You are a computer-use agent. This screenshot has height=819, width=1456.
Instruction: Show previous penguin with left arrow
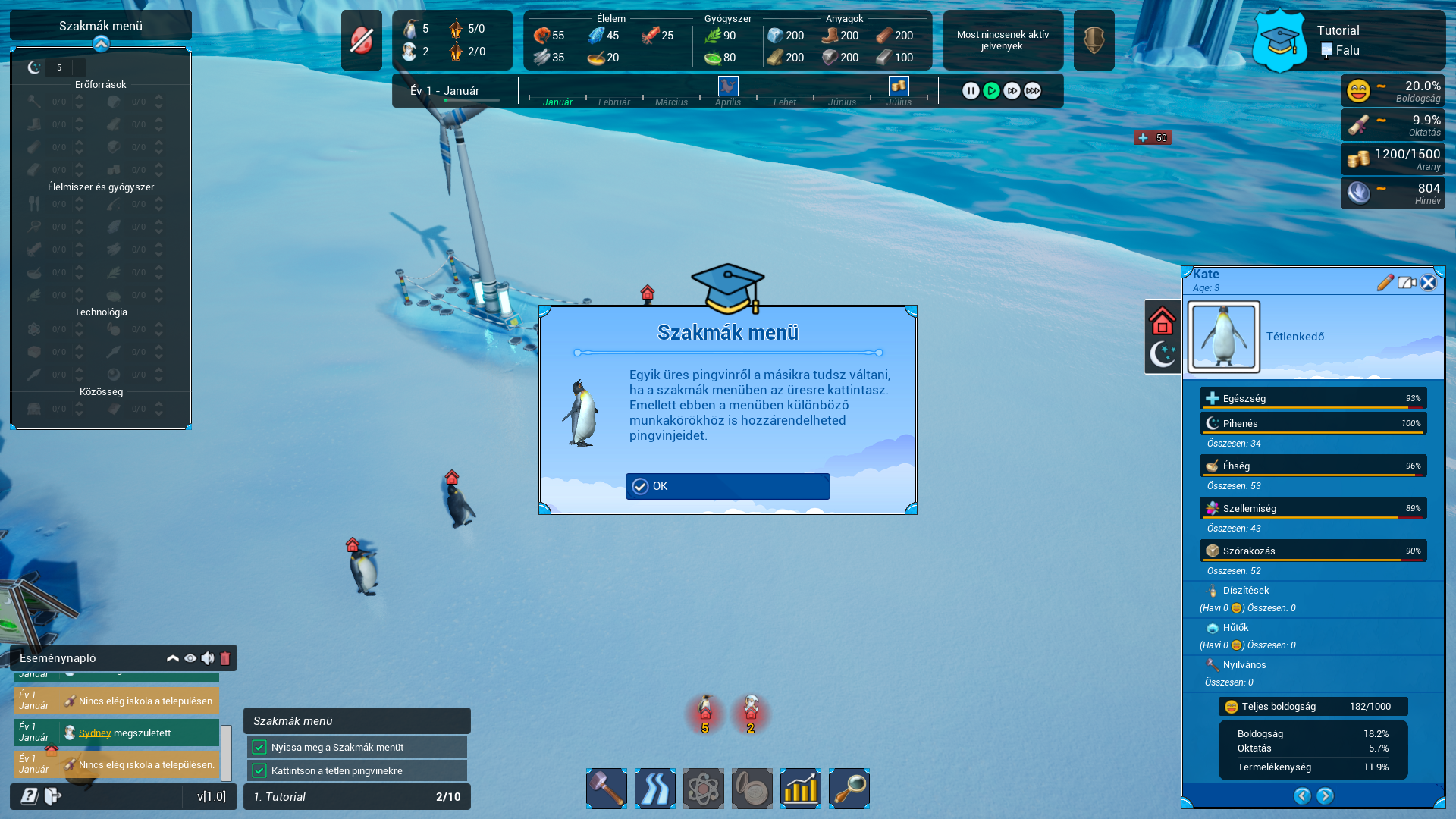[1302, 795]
